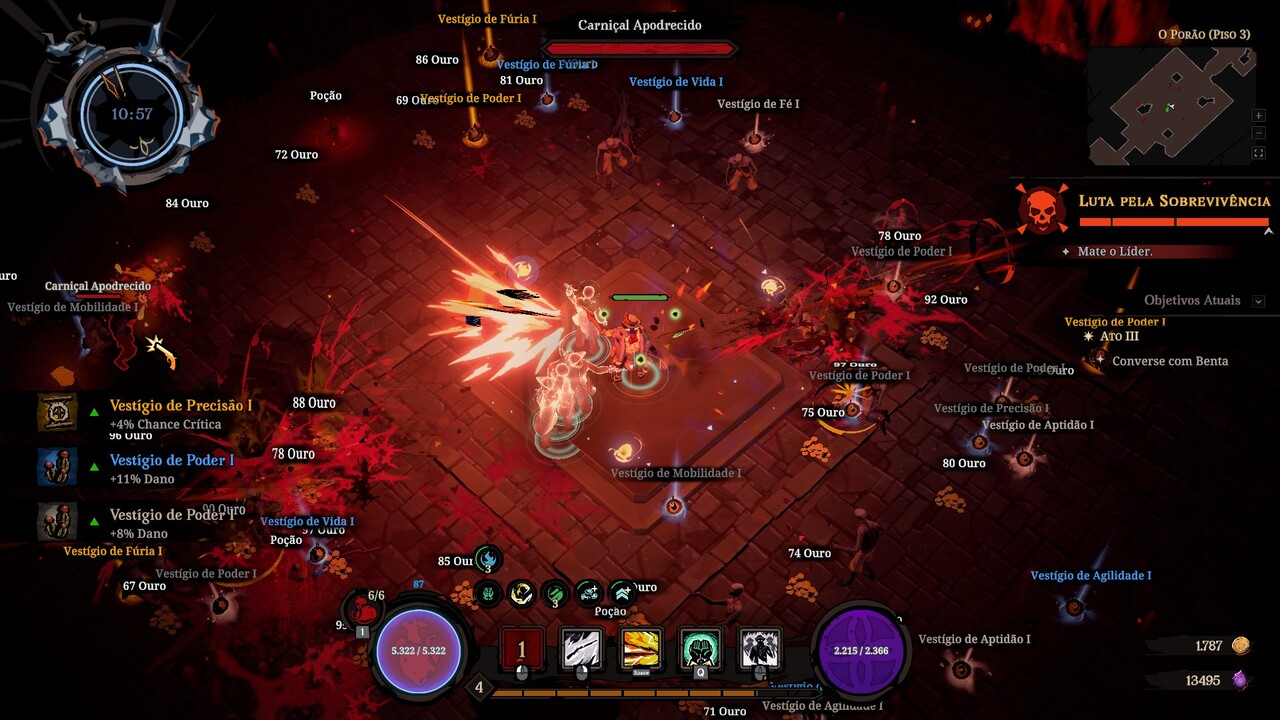This screenshot has width=1280, height=720.
Task: Click the purple gem currency icon
Action: coord(1240,680)
